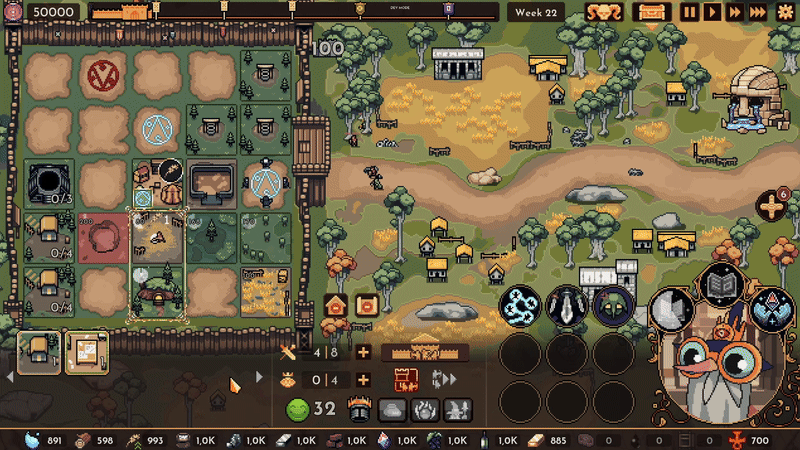The image size is (800, 450).
Task: Show next building cards with right arrow
Action: click(x=259, y=377)
